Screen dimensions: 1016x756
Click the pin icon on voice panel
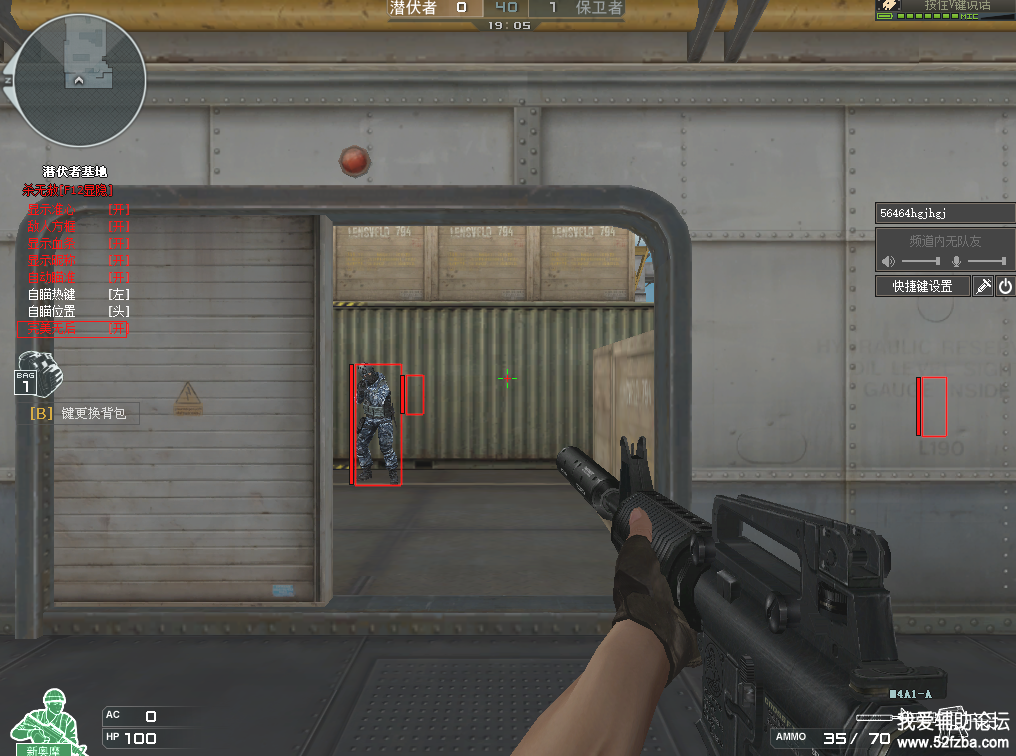click(x=983, y=286)
